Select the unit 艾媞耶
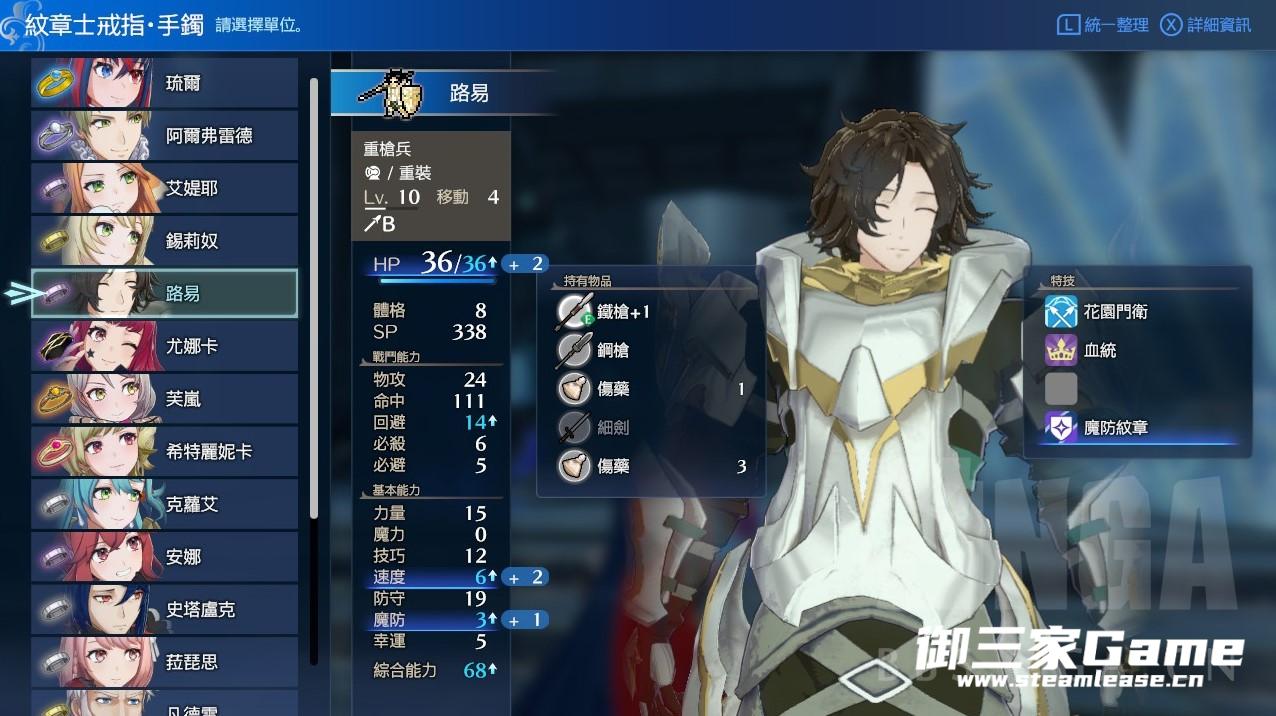The image size is (1276, 716). pyautogui.click(x=165, y=188)
